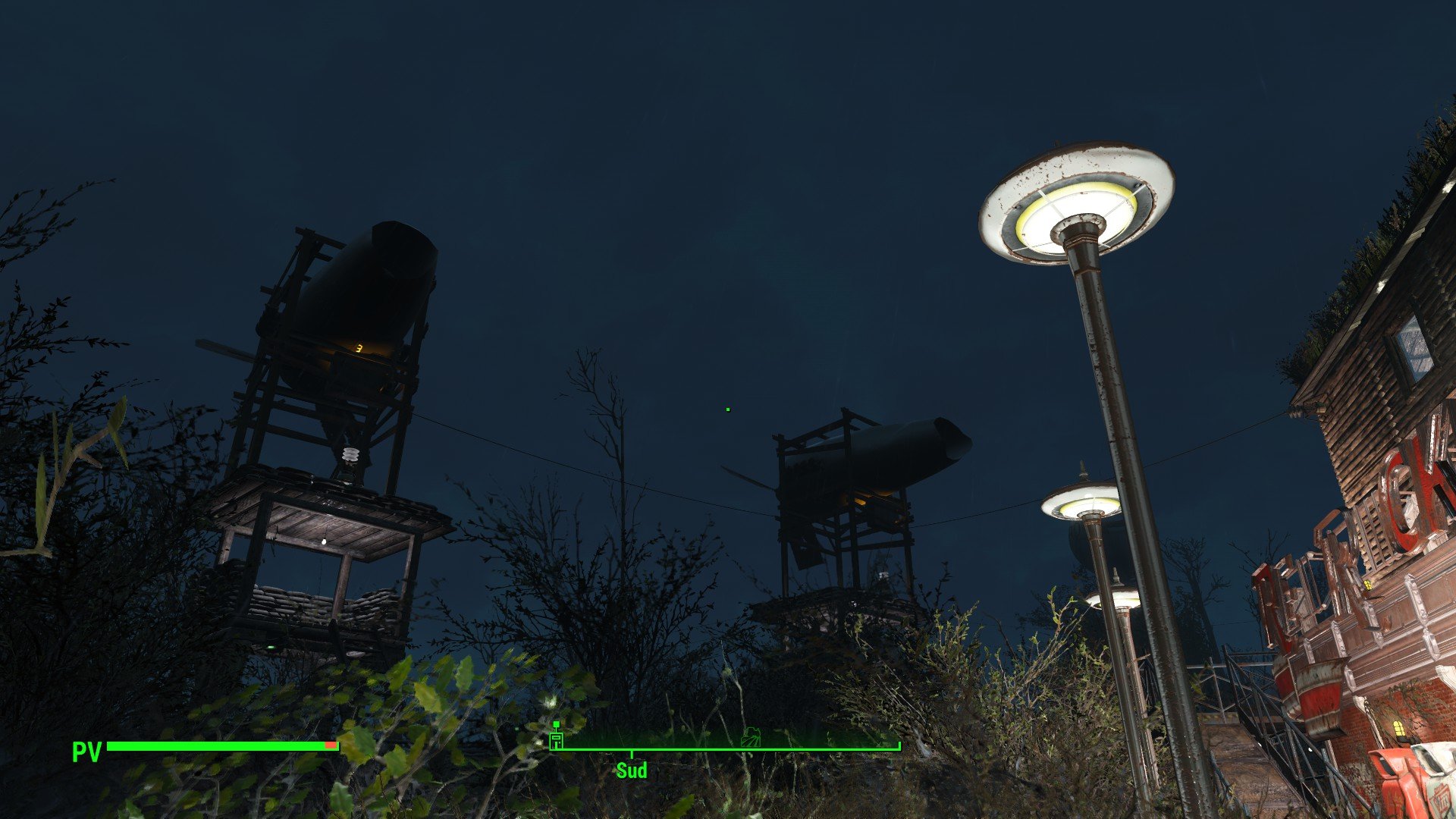Click the bright building marker on the compass

tap(557, 739)
